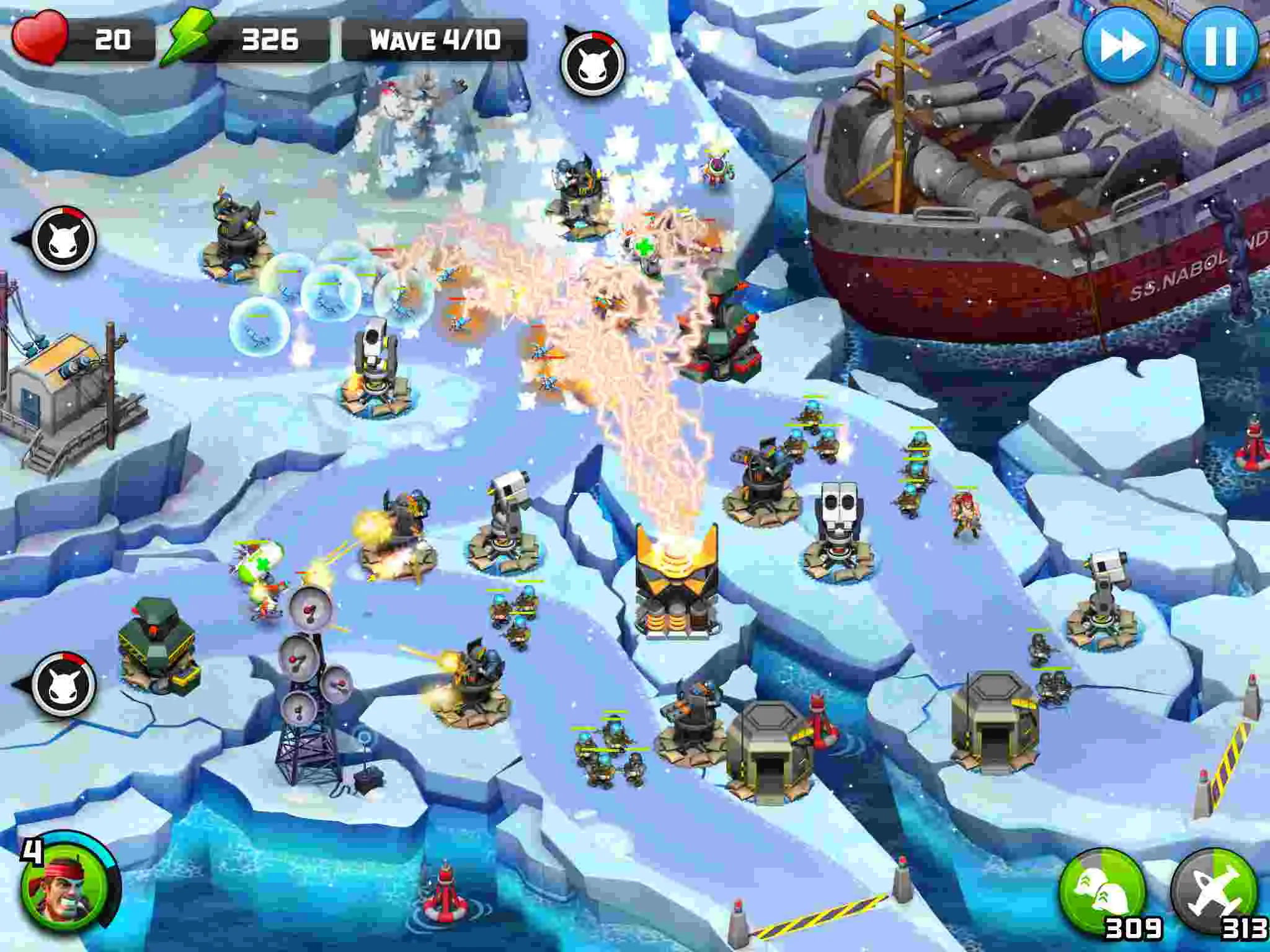Pause the game
The width and height of the screenshot is (1270, 952).
tap(1222, 44)
